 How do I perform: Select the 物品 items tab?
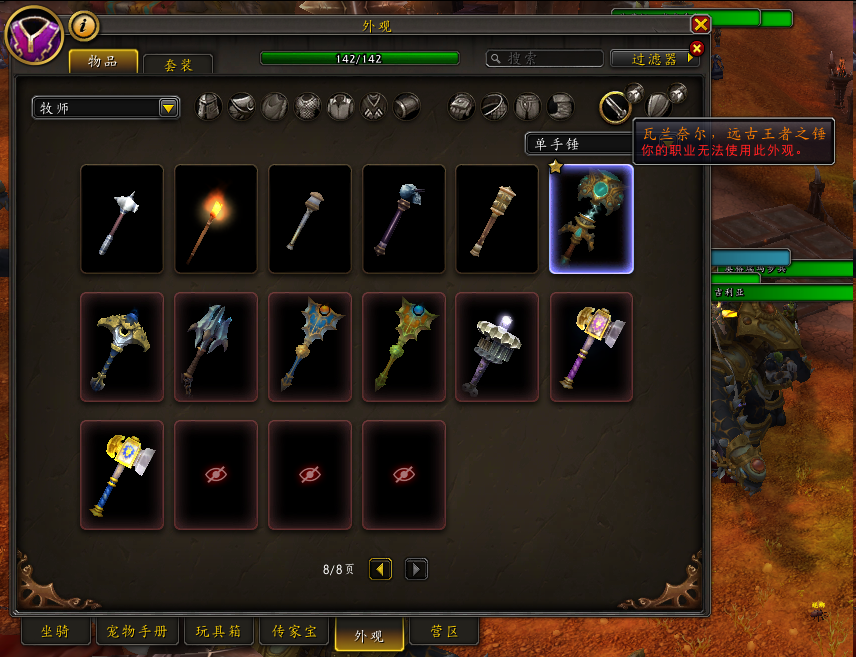[103, 61]
